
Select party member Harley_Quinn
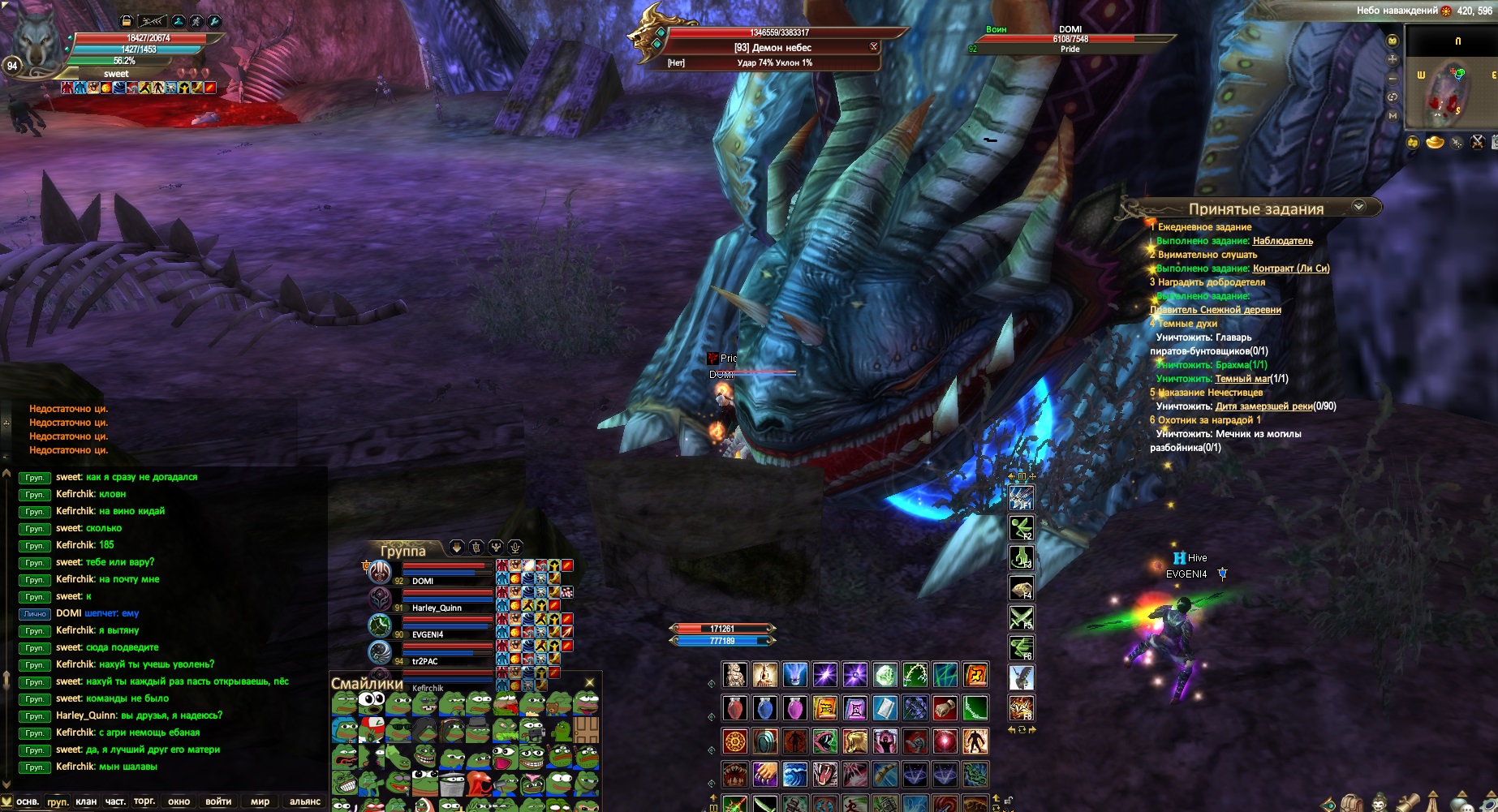pos(437,608)
